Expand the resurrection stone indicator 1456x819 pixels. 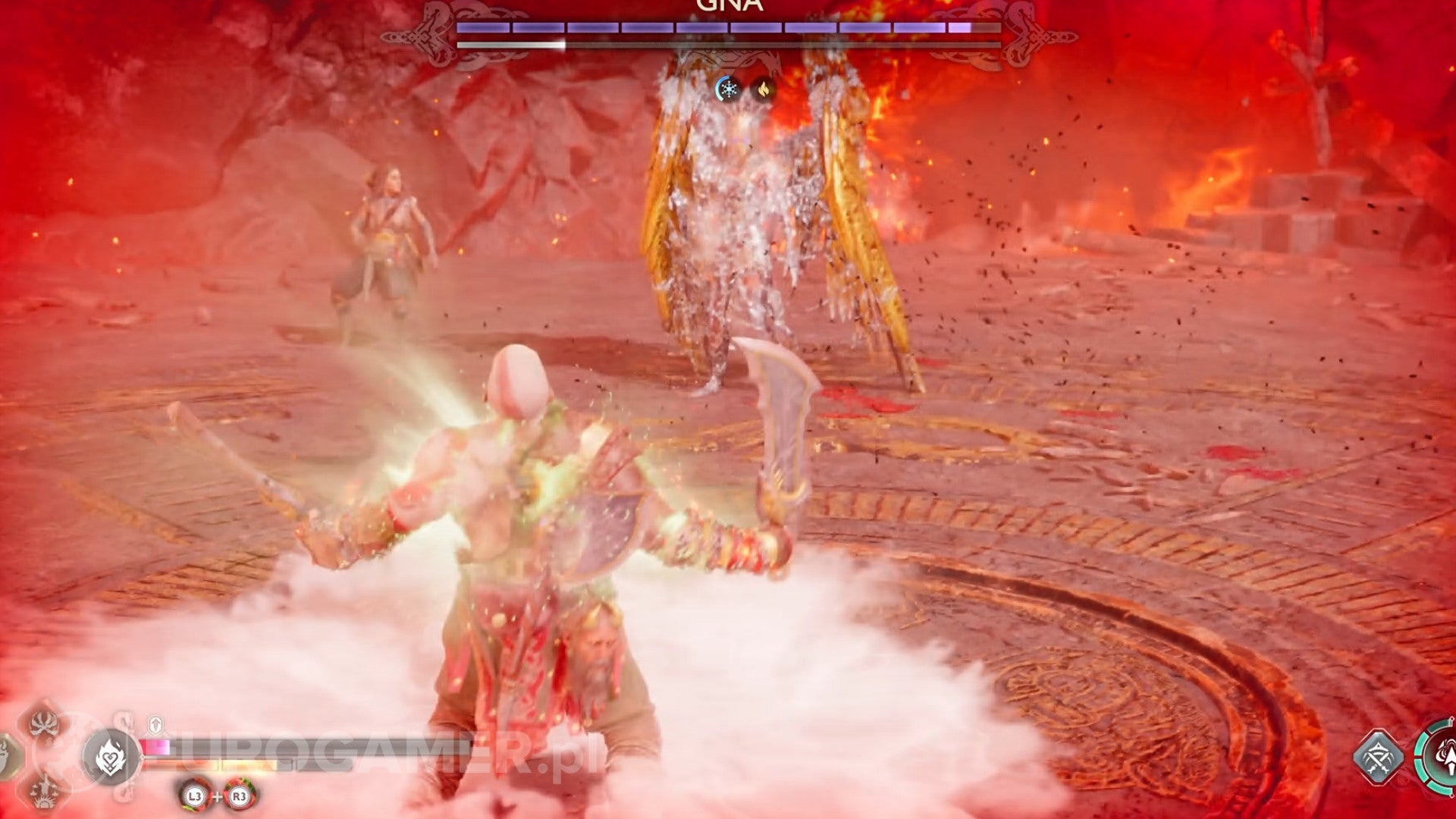click(155, 724)
